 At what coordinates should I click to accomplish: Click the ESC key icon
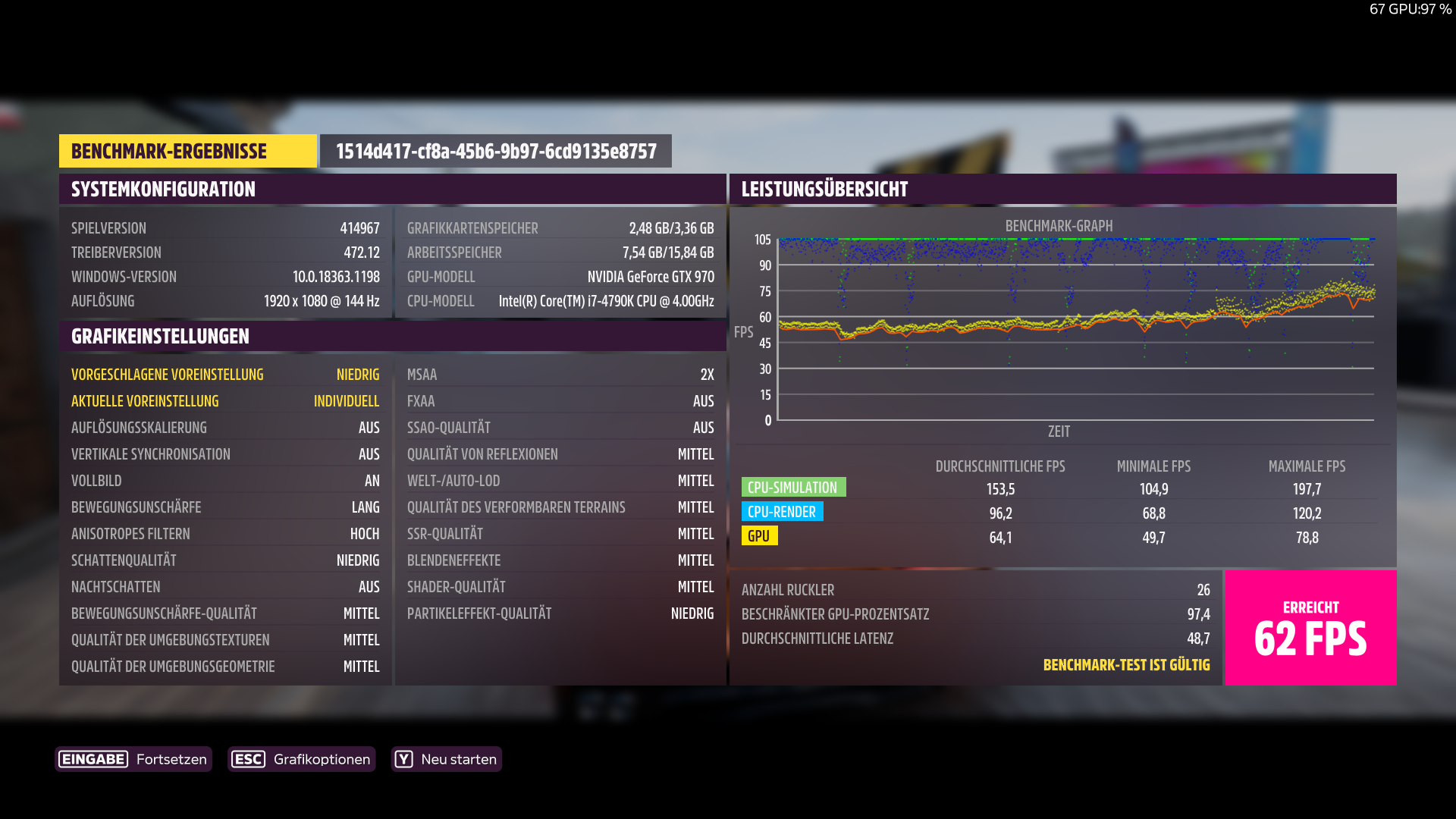click(x=249, y=759)
